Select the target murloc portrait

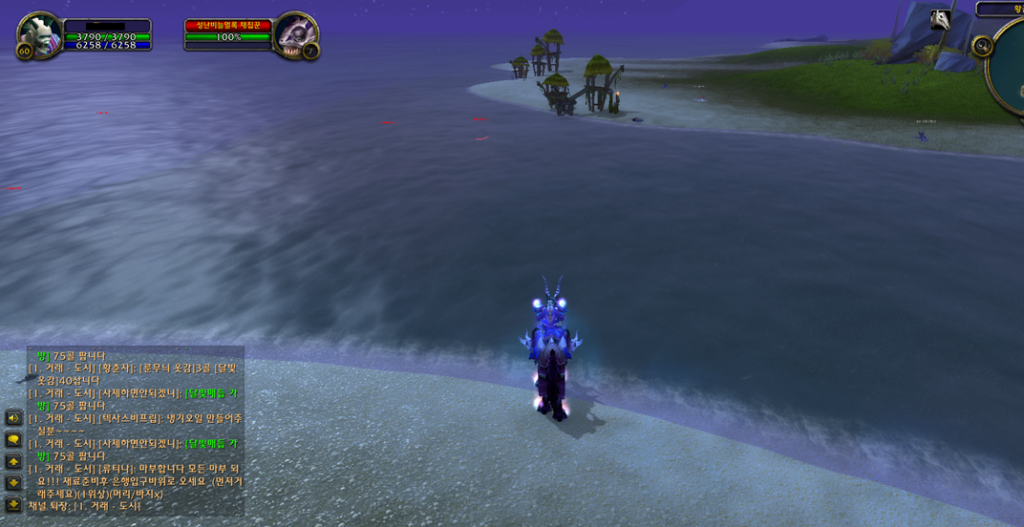tap(295, 34)
